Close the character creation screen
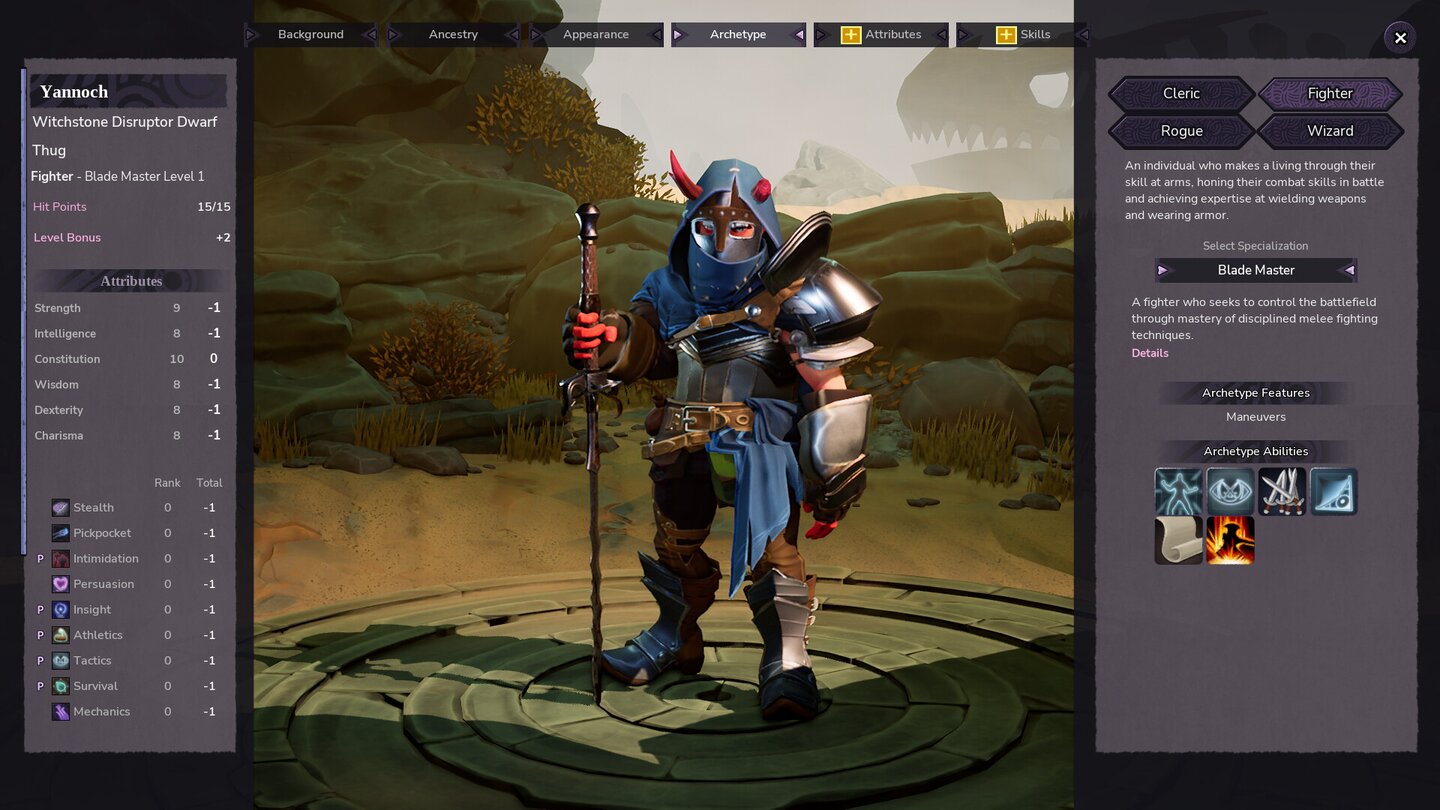Image resolution: width=1440 pixels, height=810 pixels. tap(1400, 38)
